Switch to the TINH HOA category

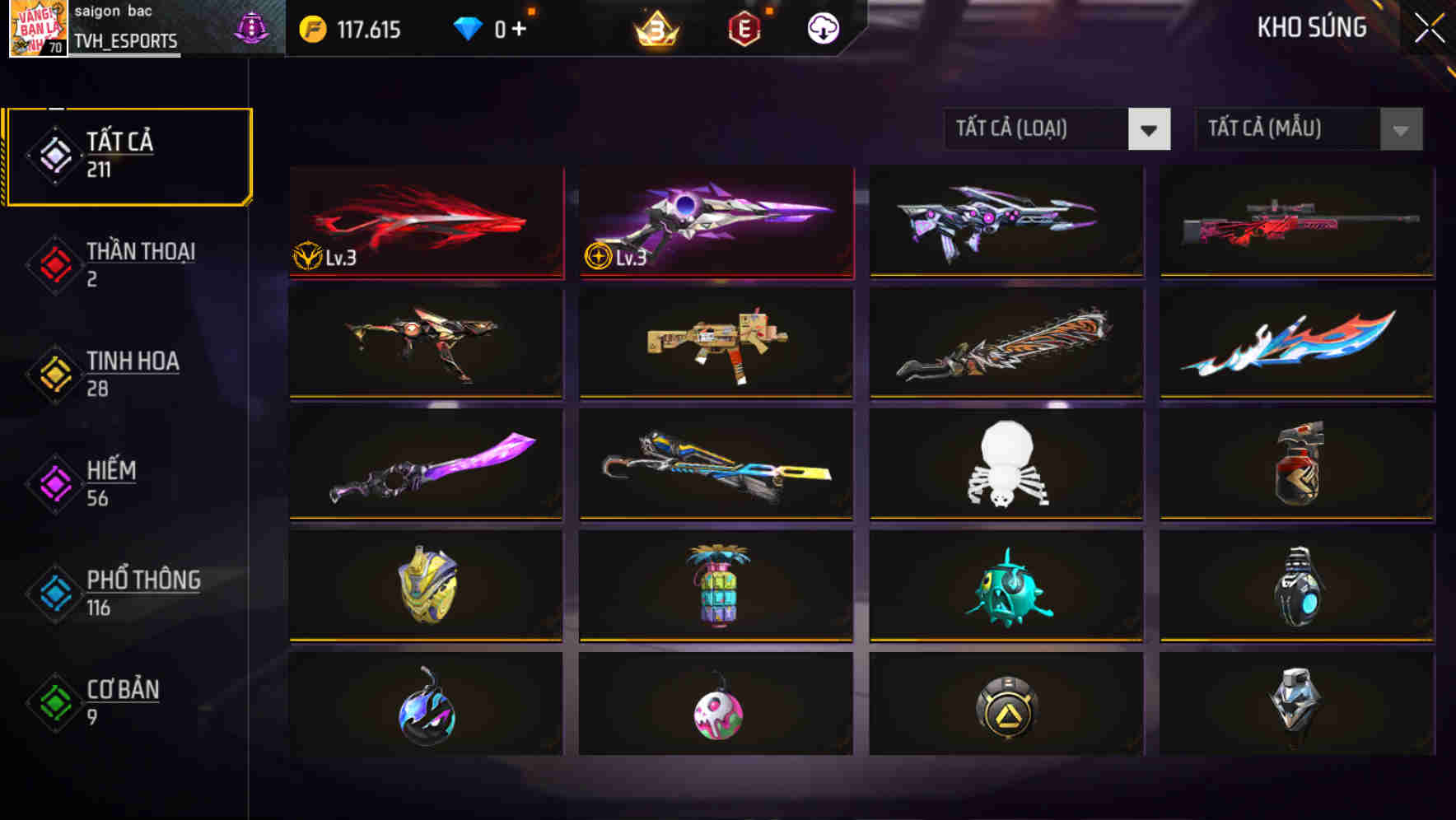tap(132, 373)
